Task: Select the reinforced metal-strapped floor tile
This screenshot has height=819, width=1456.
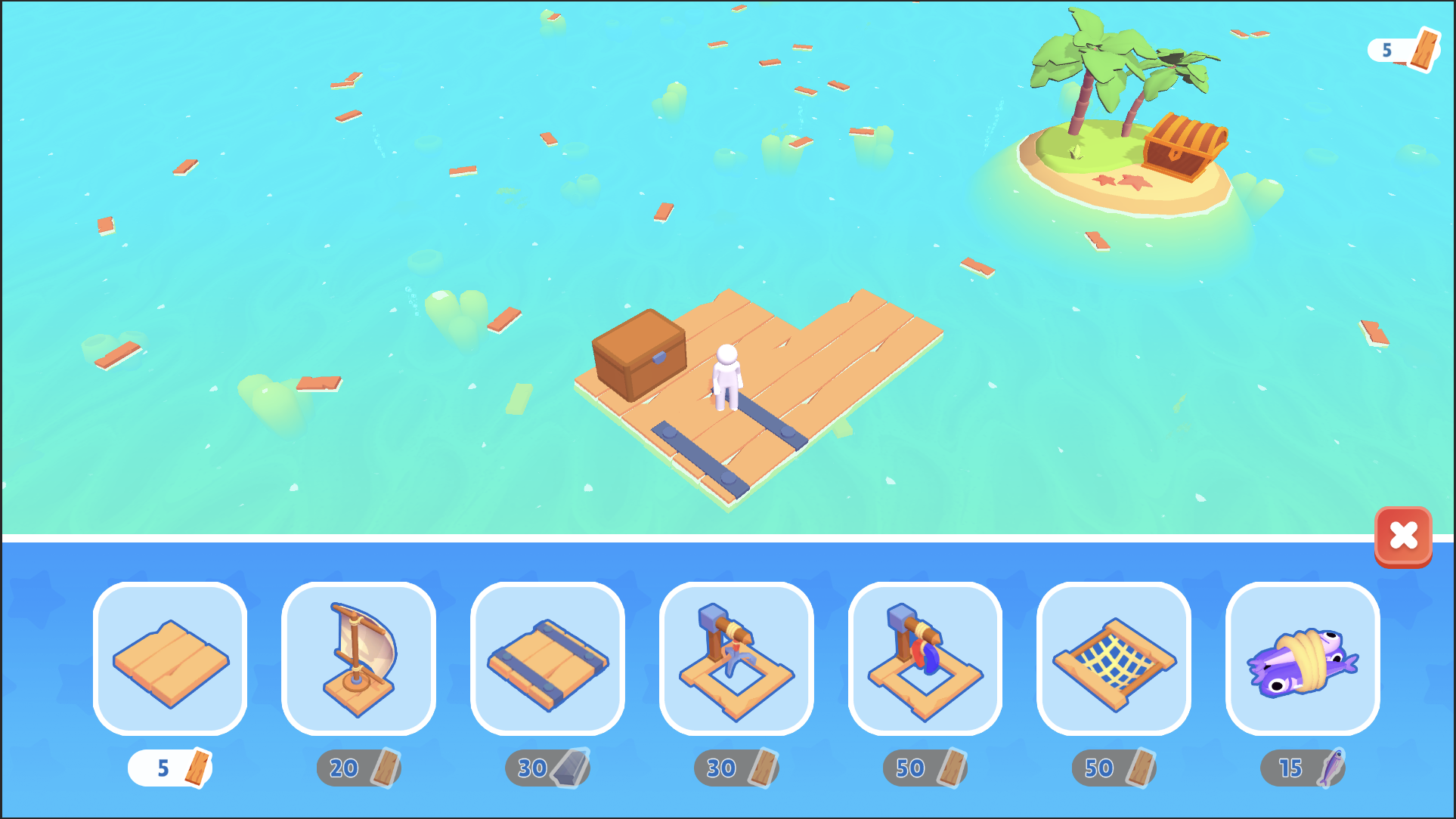Action: pos(547,659)
